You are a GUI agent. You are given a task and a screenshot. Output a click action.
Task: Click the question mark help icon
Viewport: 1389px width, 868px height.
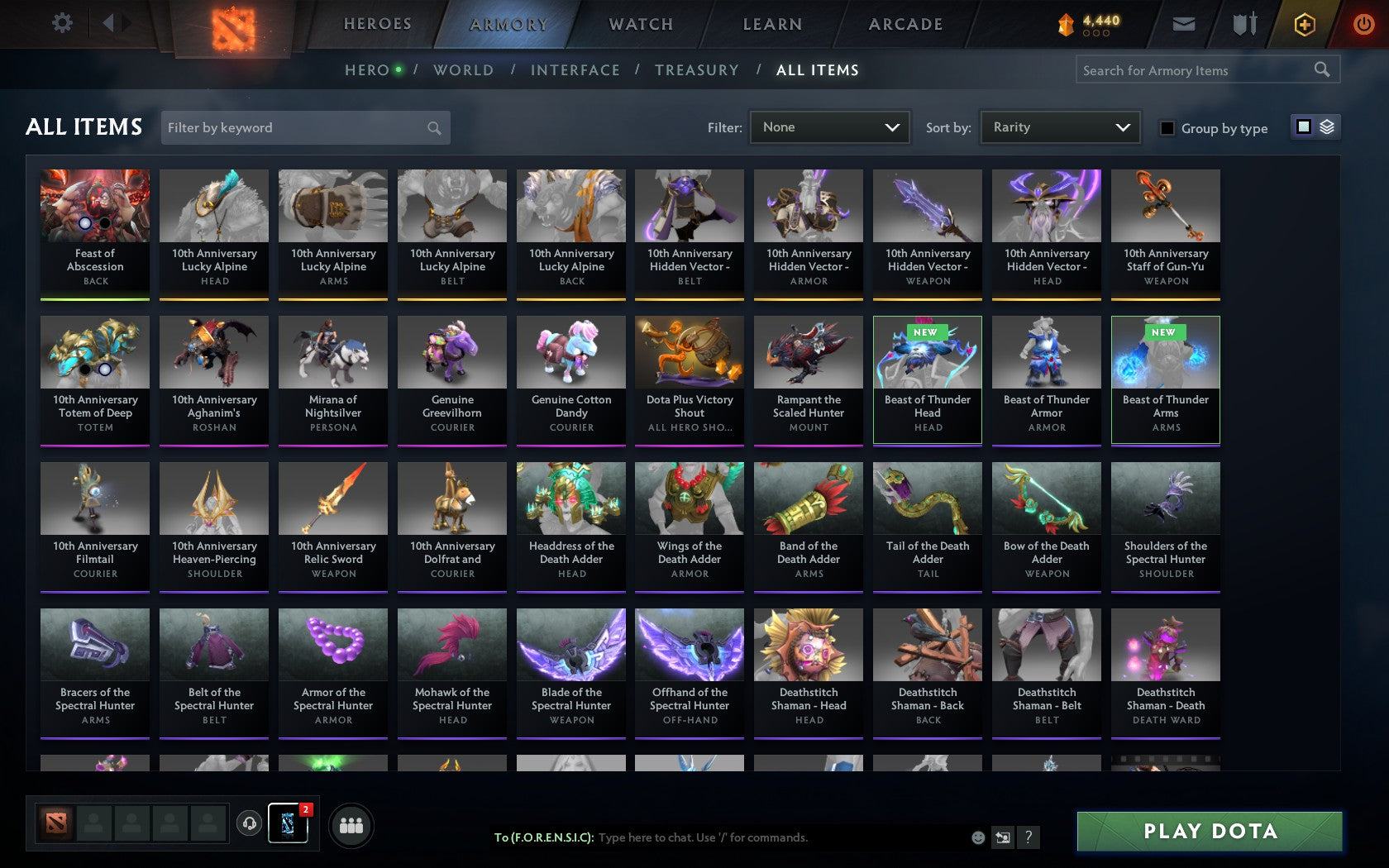click(x=1029, y=837)
